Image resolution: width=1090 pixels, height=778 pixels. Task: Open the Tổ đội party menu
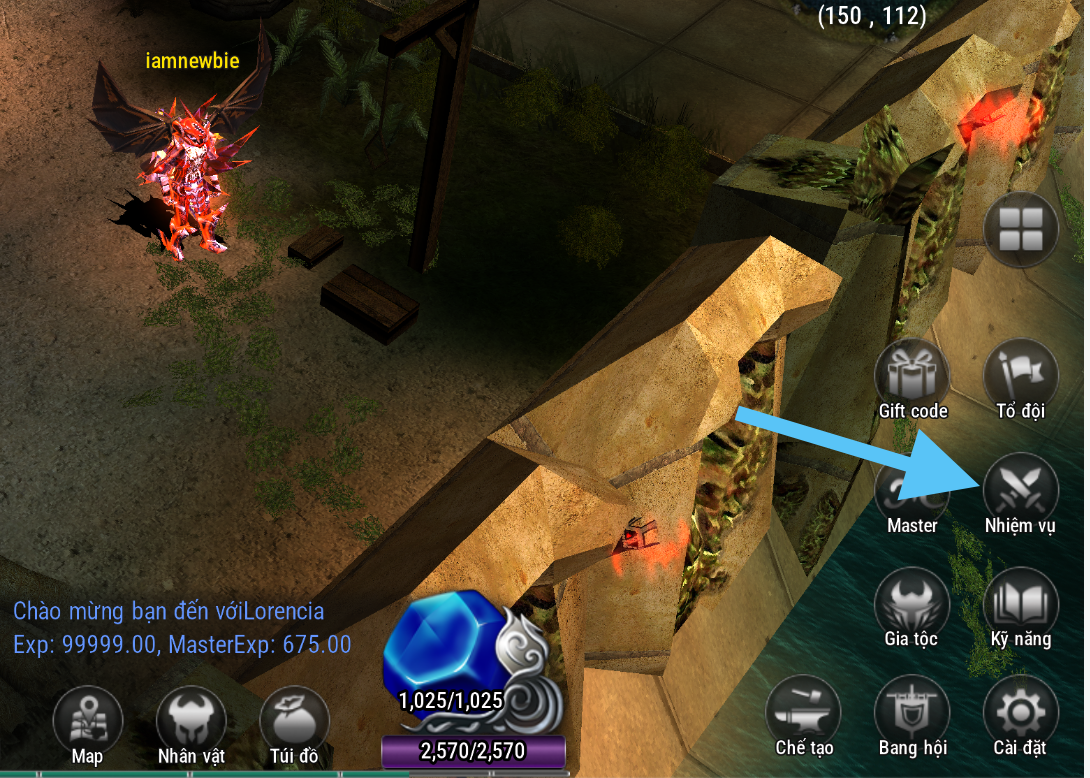click(1020, 377)
